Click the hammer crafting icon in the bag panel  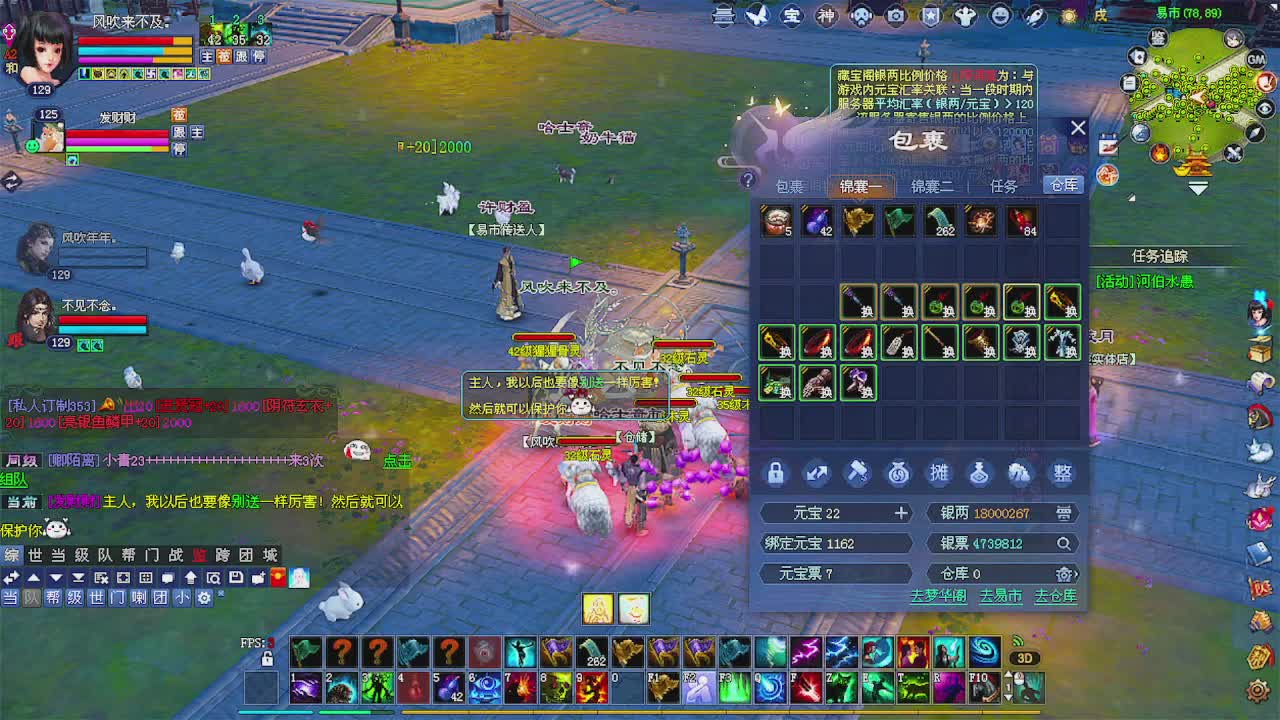pos(857,472)
